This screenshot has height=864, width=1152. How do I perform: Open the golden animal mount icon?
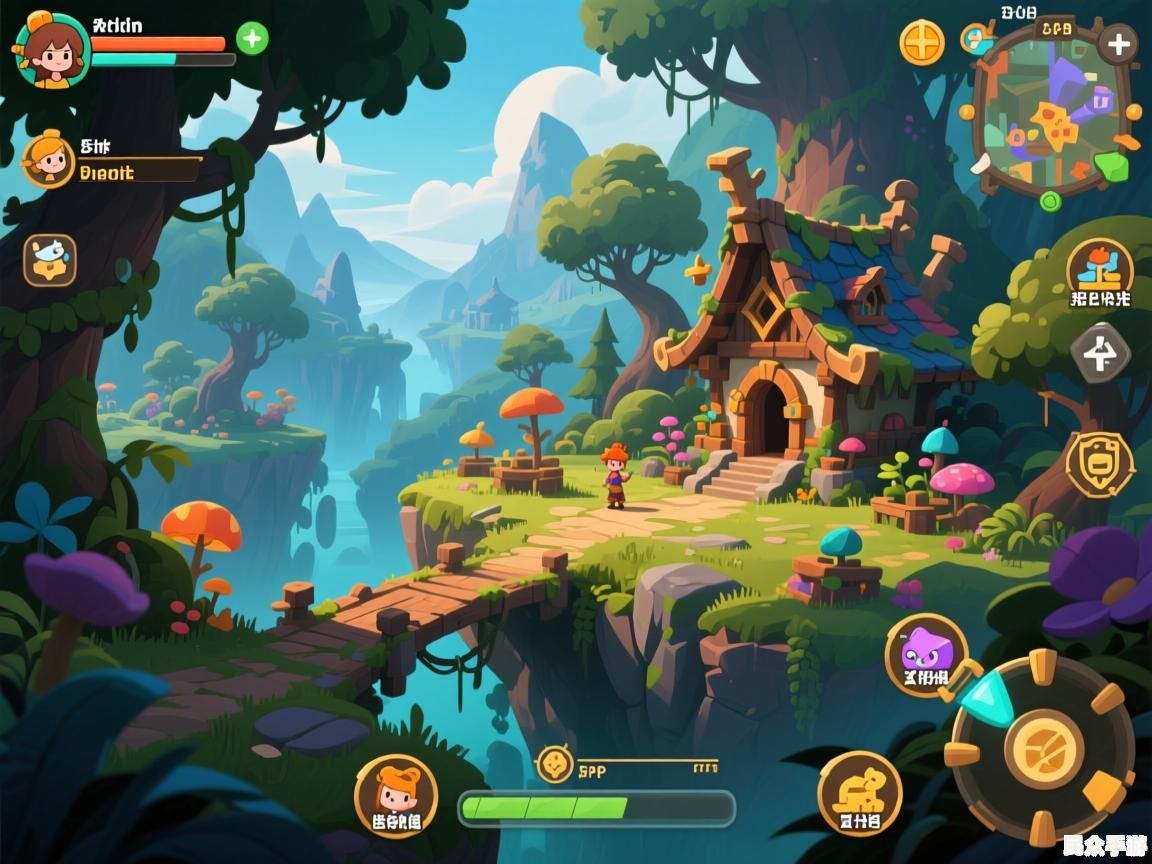point(859,792)
